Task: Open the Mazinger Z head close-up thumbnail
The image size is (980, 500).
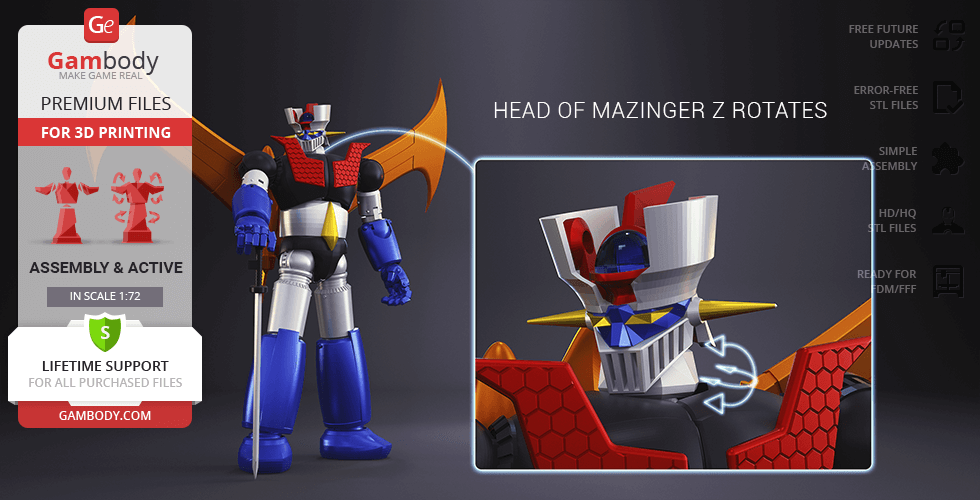Action: tap(673, 314)
